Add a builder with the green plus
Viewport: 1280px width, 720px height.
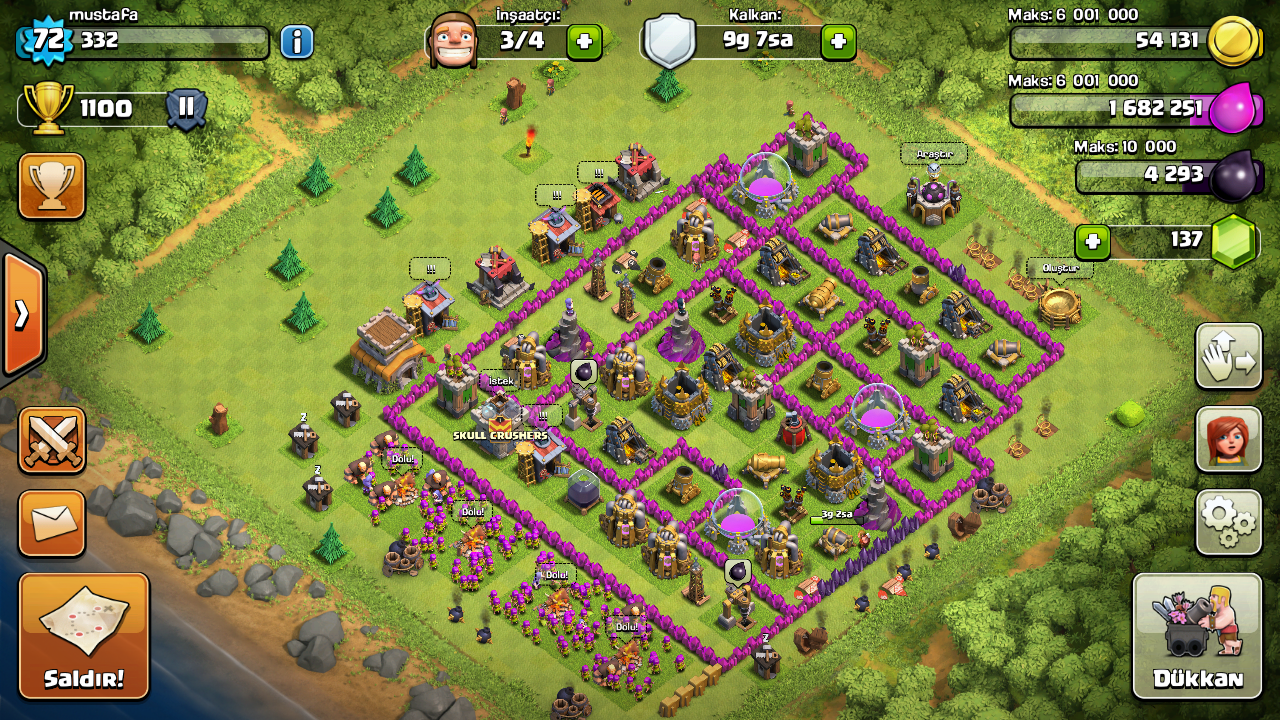click(584, 42)
